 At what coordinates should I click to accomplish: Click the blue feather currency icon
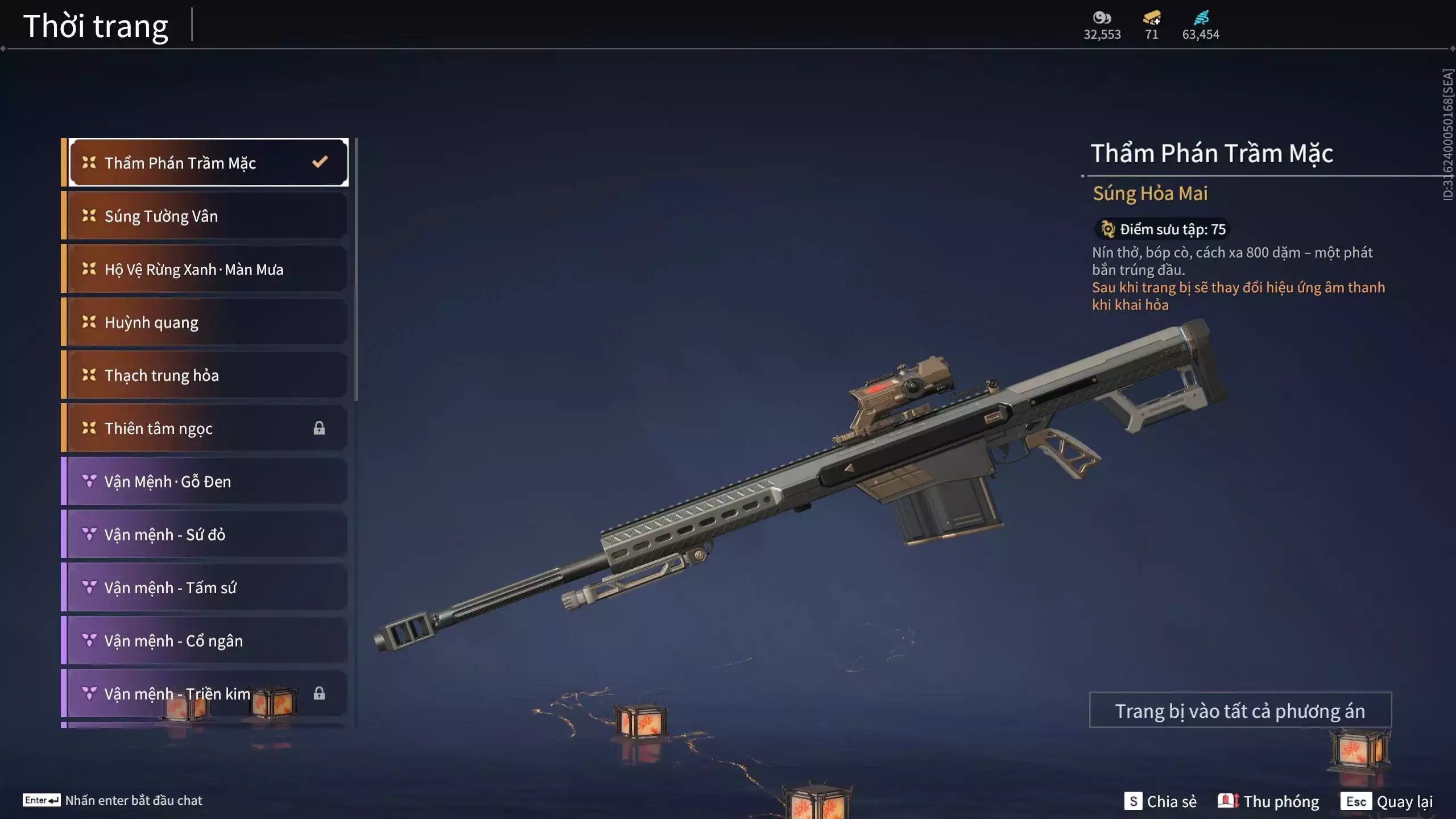[x=1201, y=18]
